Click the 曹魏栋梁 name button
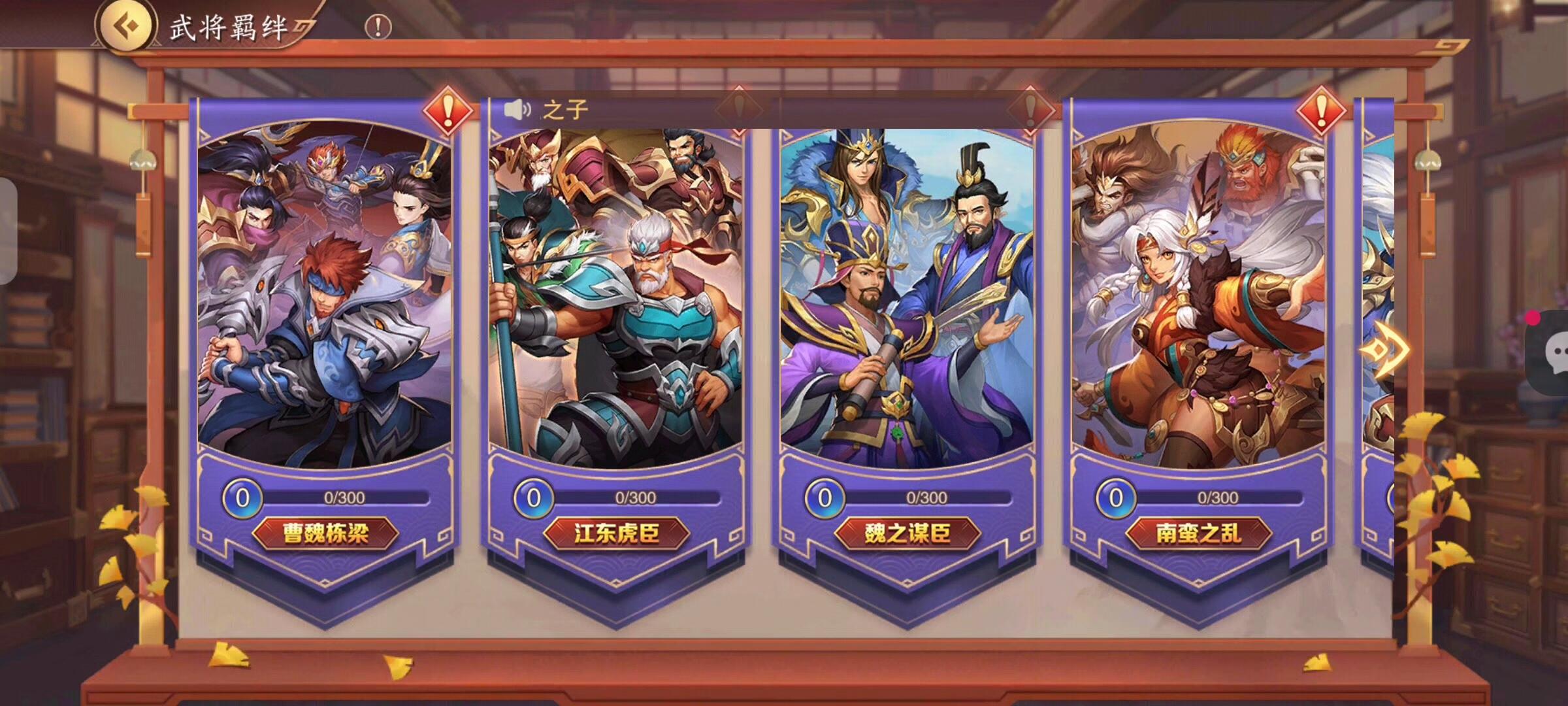Image resolution: width=1568 pixels, height=706 pixels. coord(325,533)
